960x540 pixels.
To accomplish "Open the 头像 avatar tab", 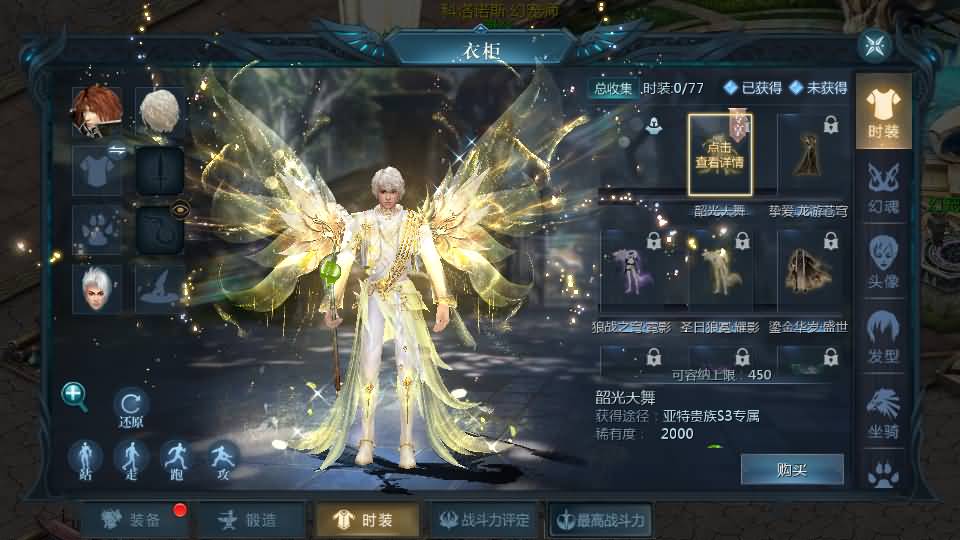I will (x=883, y=262).
